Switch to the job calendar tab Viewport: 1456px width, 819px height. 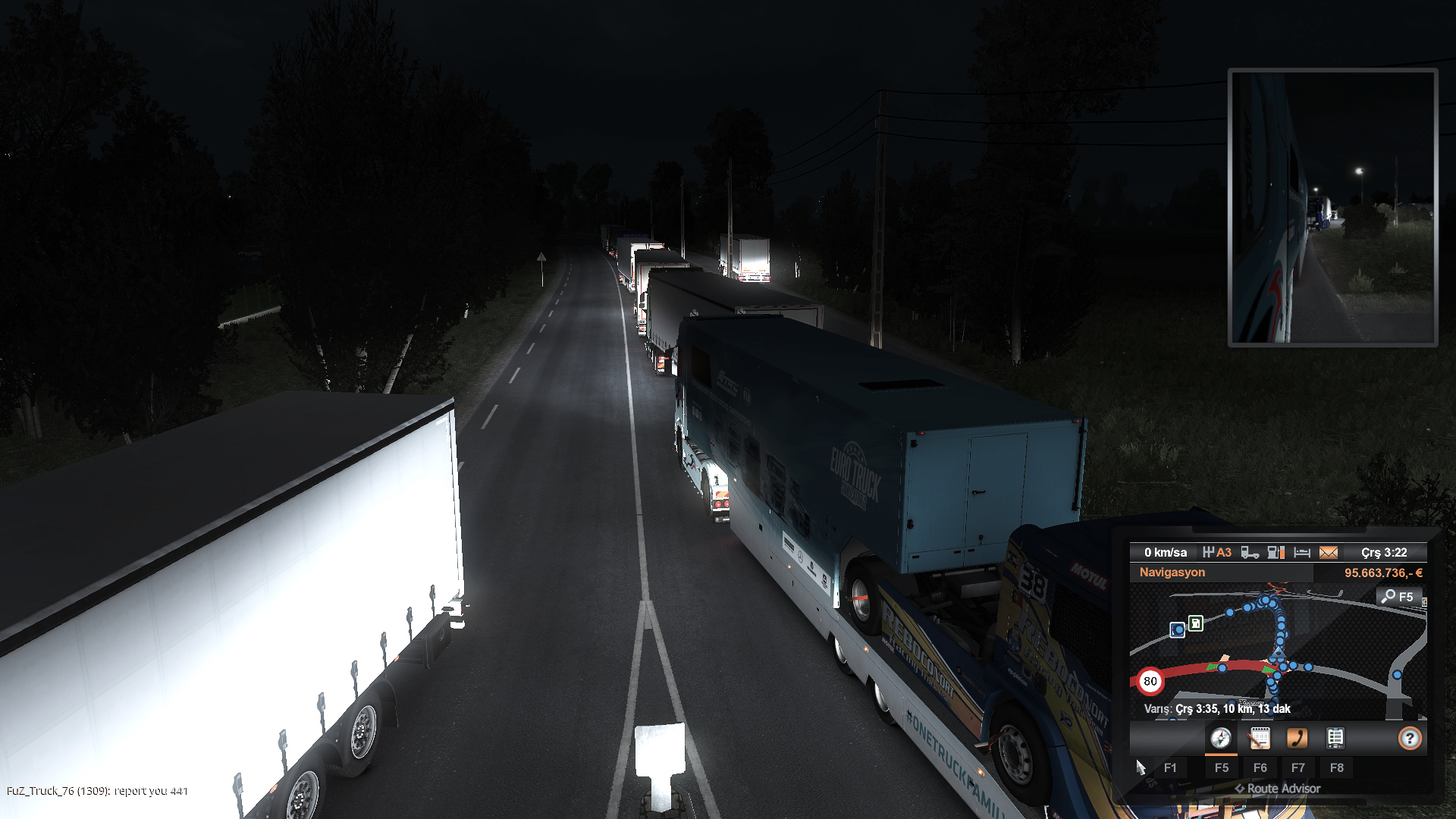[x=1260, y=738]
